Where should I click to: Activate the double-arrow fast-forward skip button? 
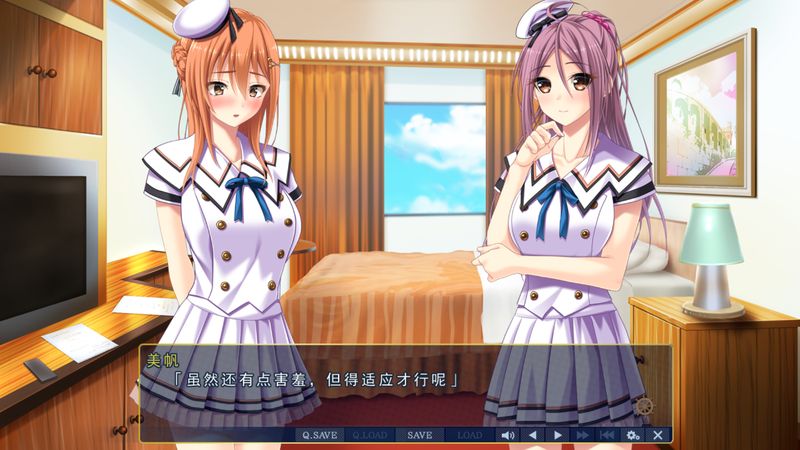[x=583, y=435]
